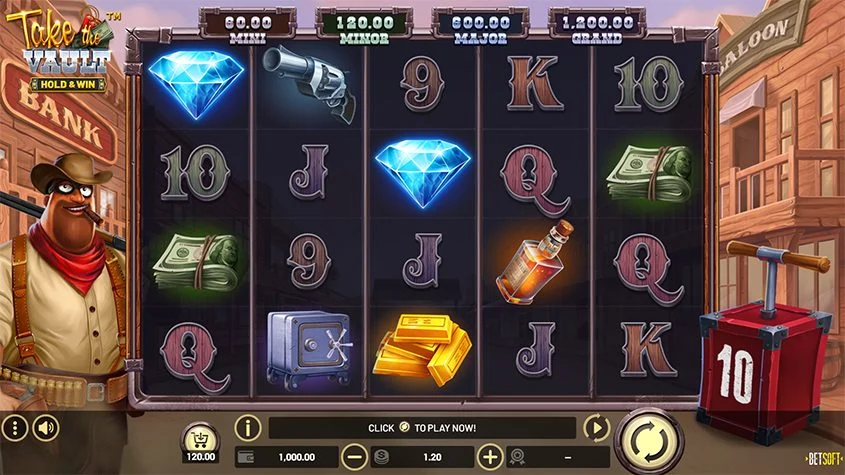Image resolution: width=845 pixels, height=475 pixels.
Task: Open the three-dot options menu
Action: coord(14,429)
